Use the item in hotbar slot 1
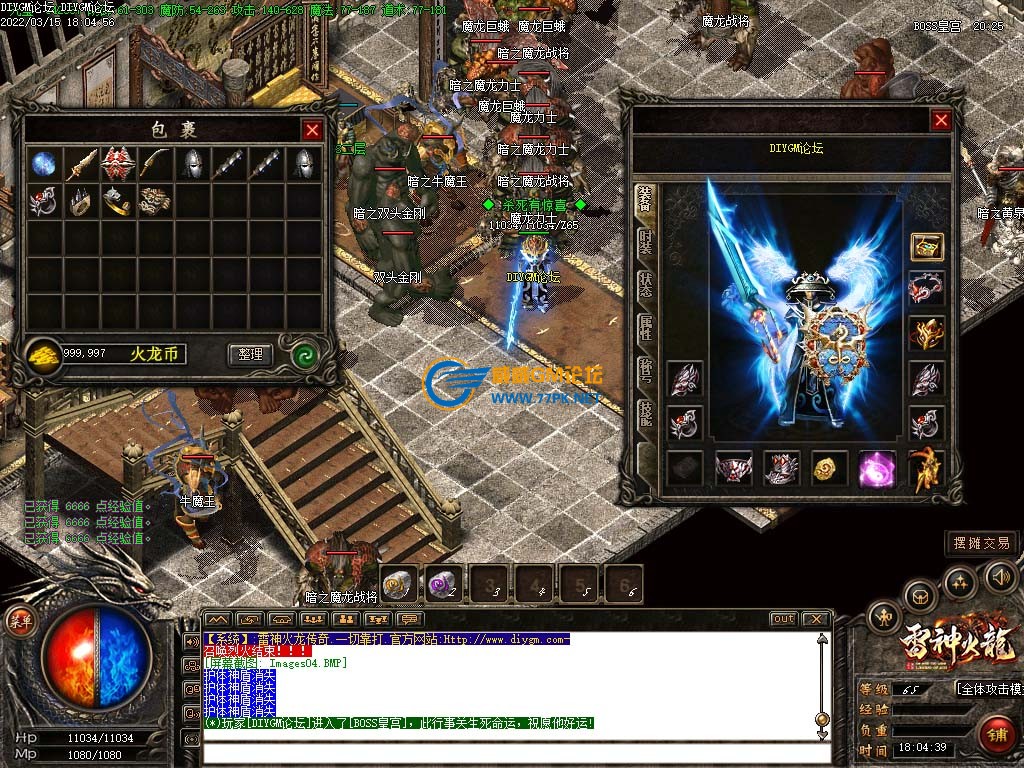 [398, 583]
